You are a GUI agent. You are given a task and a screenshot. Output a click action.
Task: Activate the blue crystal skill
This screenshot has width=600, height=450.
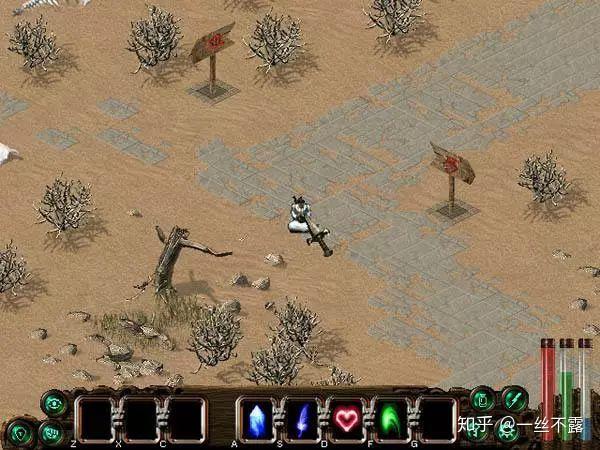pos(255,419)
